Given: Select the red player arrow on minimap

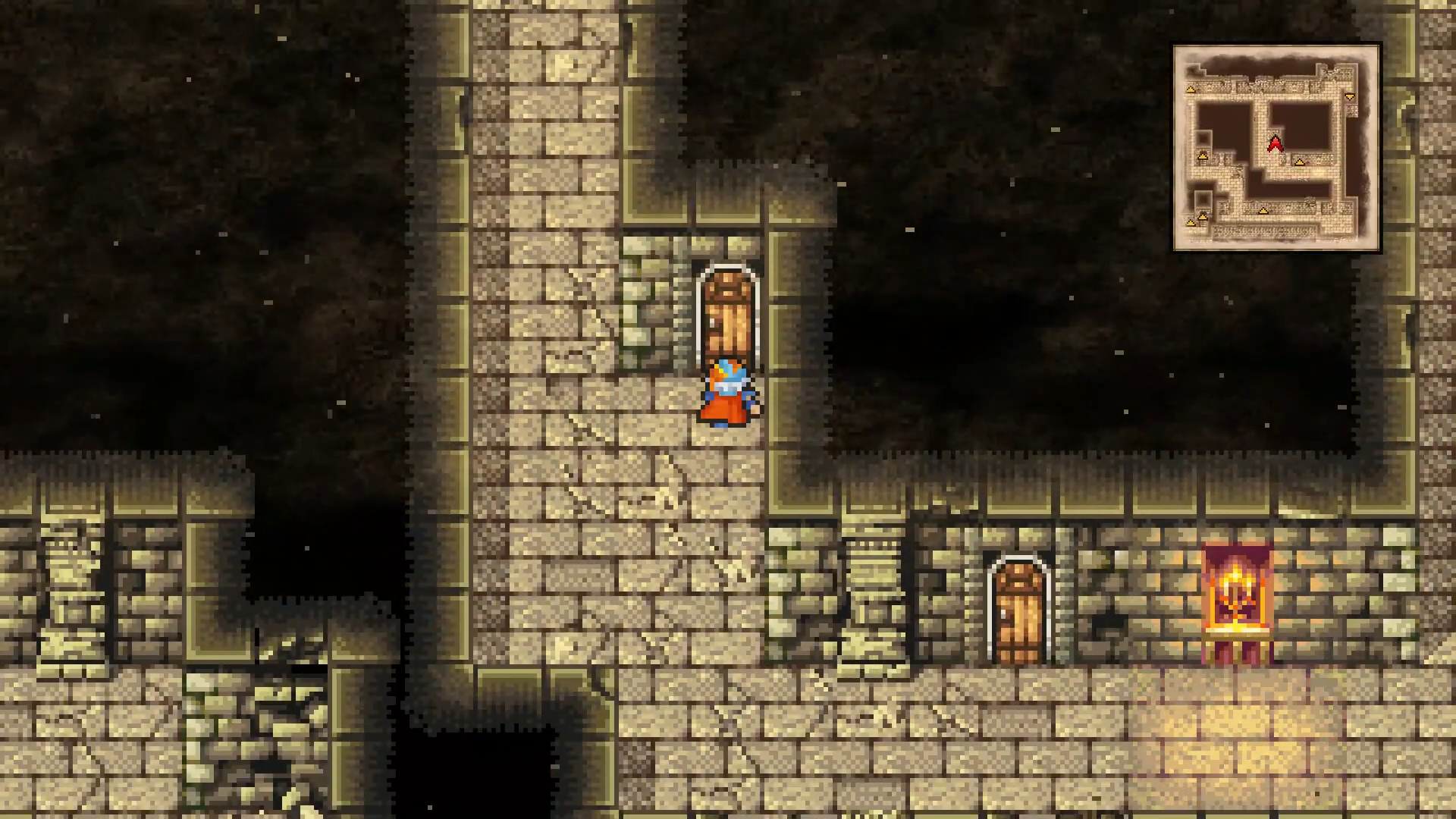Looking at the screenshot, I should pos(1276,143).
